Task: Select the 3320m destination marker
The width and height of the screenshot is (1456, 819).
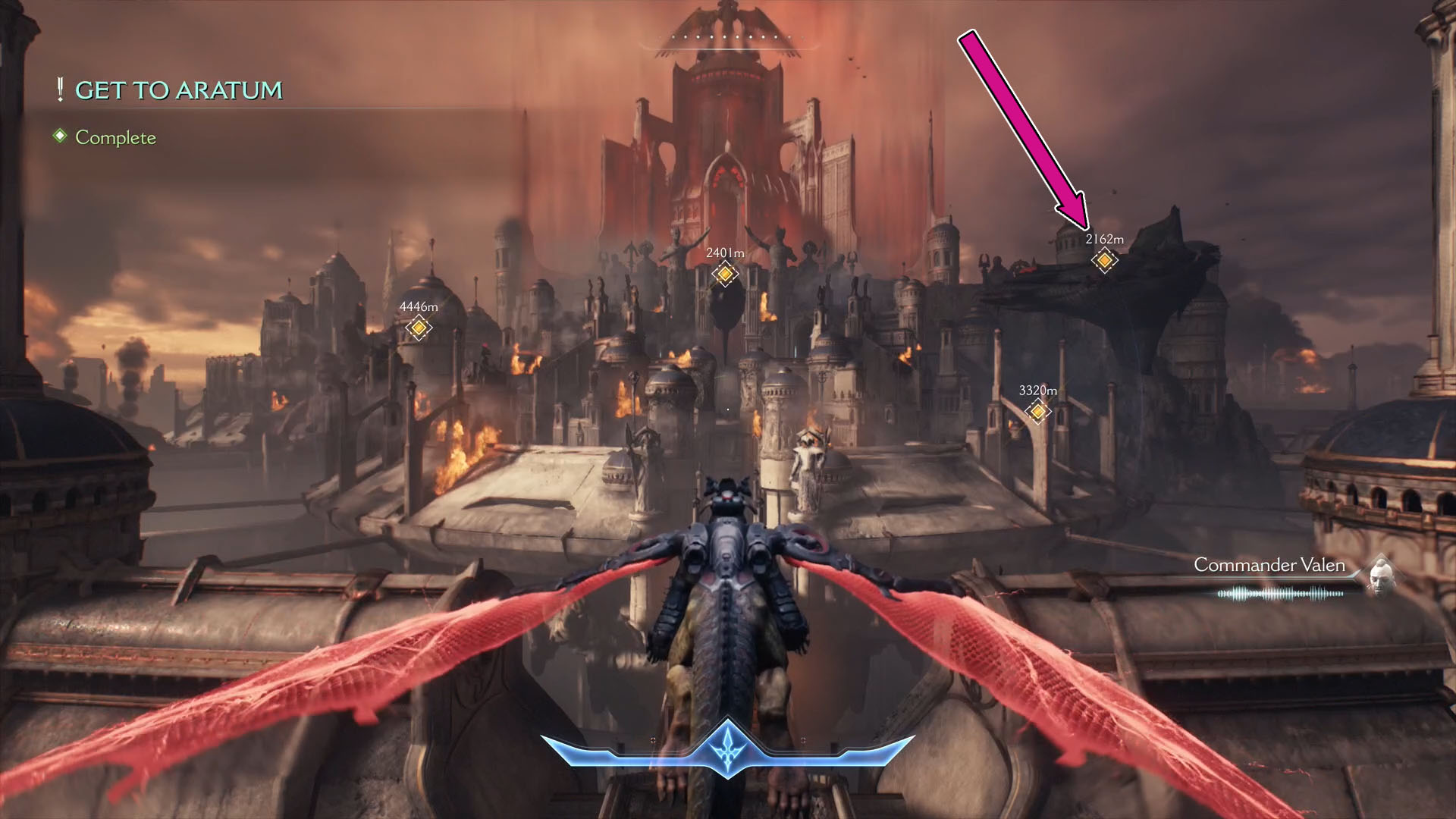Action: [1037, 412]
